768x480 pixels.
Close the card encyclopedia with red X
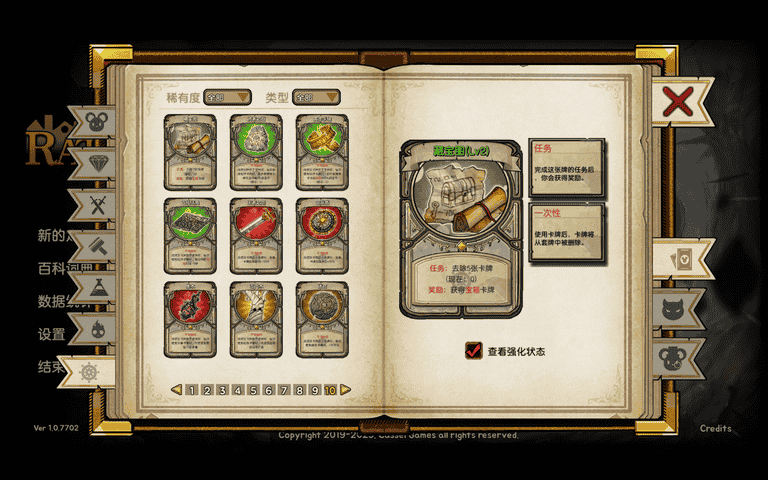point(677,101)
